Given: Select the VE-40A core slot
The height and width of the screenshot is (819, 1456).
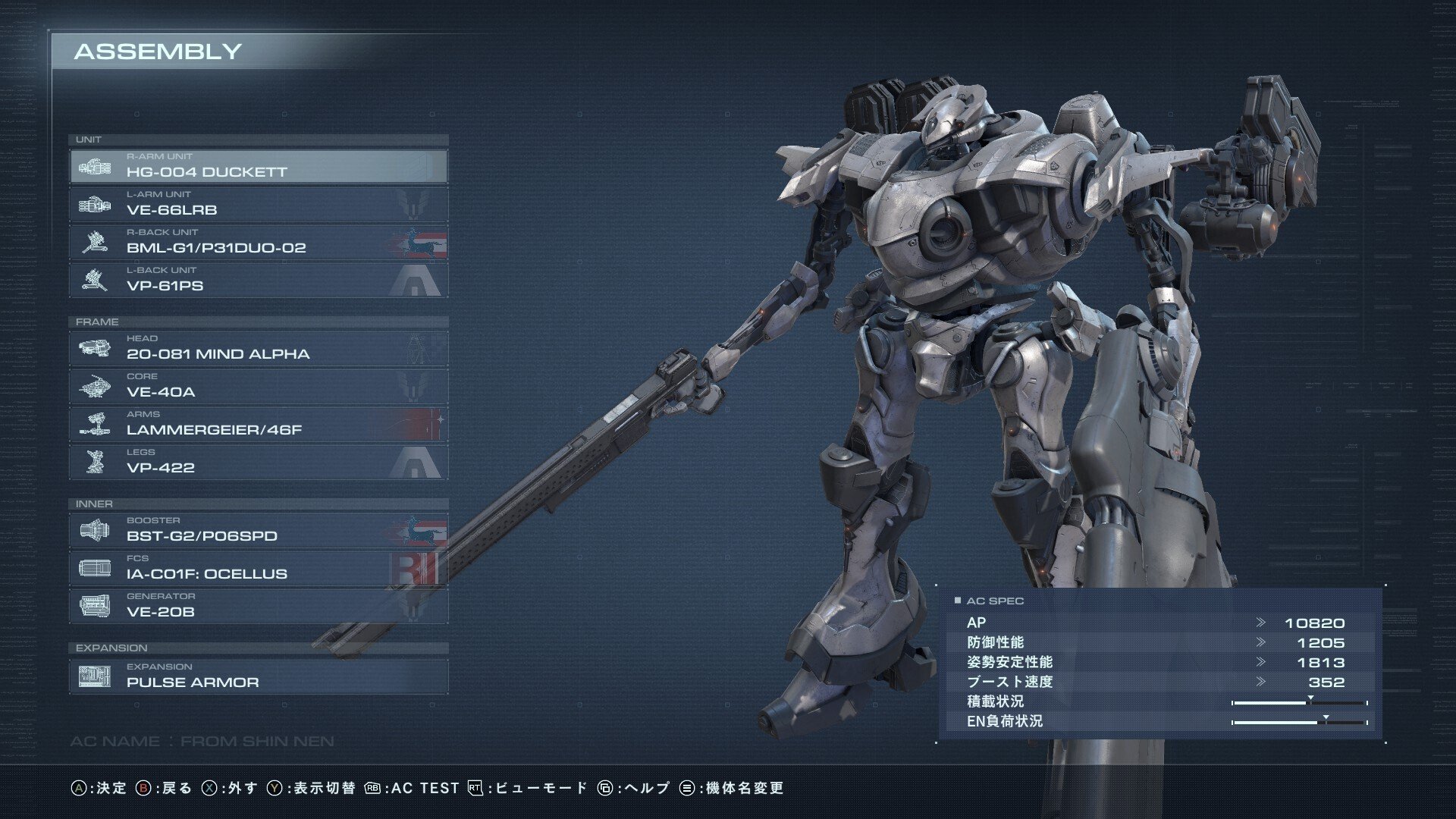Looking at the screenshot, I should 258,386.
